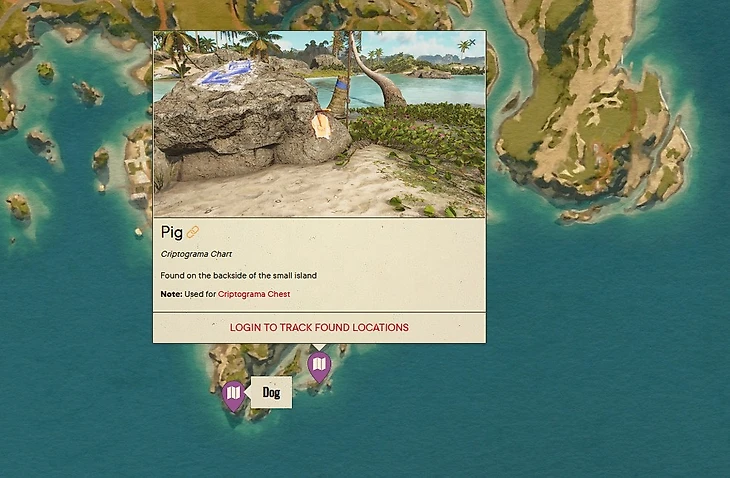730x478 pixels.
Task: Close the Pig location popup
Action: 473,42
